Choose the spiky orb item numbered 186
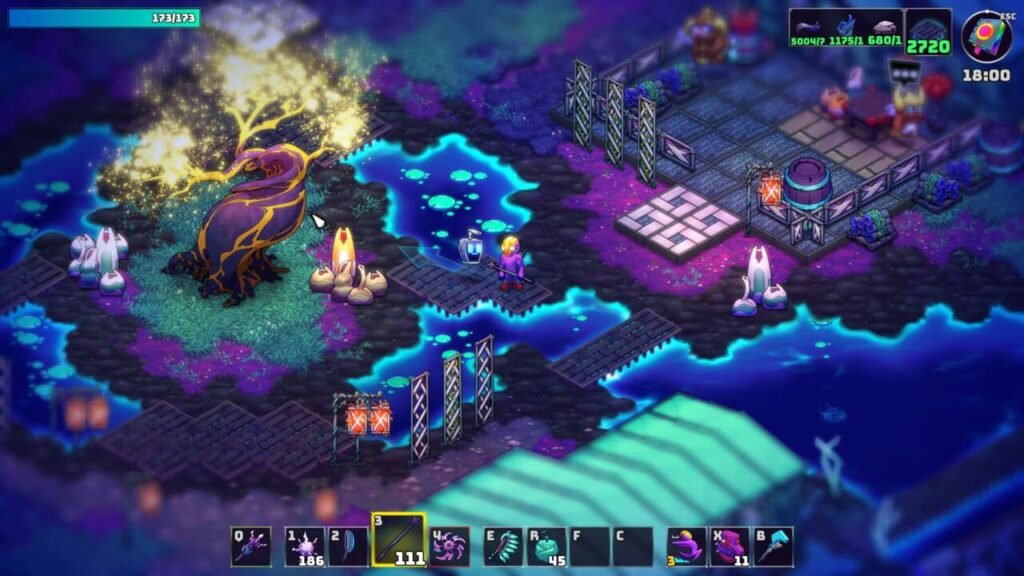1024x576 pixels. 304,546
